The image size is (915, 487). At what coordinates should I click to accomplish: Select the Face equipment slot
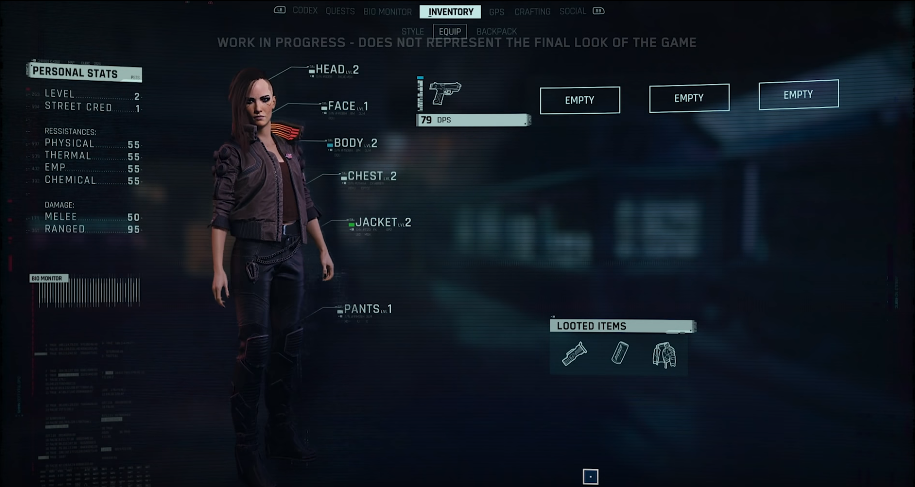(x=347, y=106)
